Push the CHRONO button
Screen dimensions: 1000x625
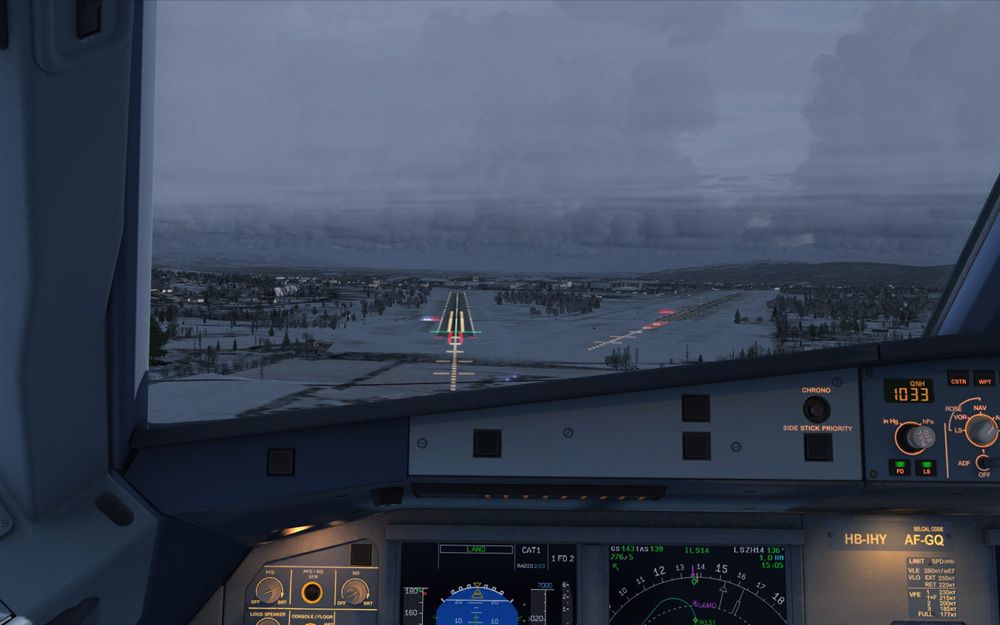[x=816, y=408]
